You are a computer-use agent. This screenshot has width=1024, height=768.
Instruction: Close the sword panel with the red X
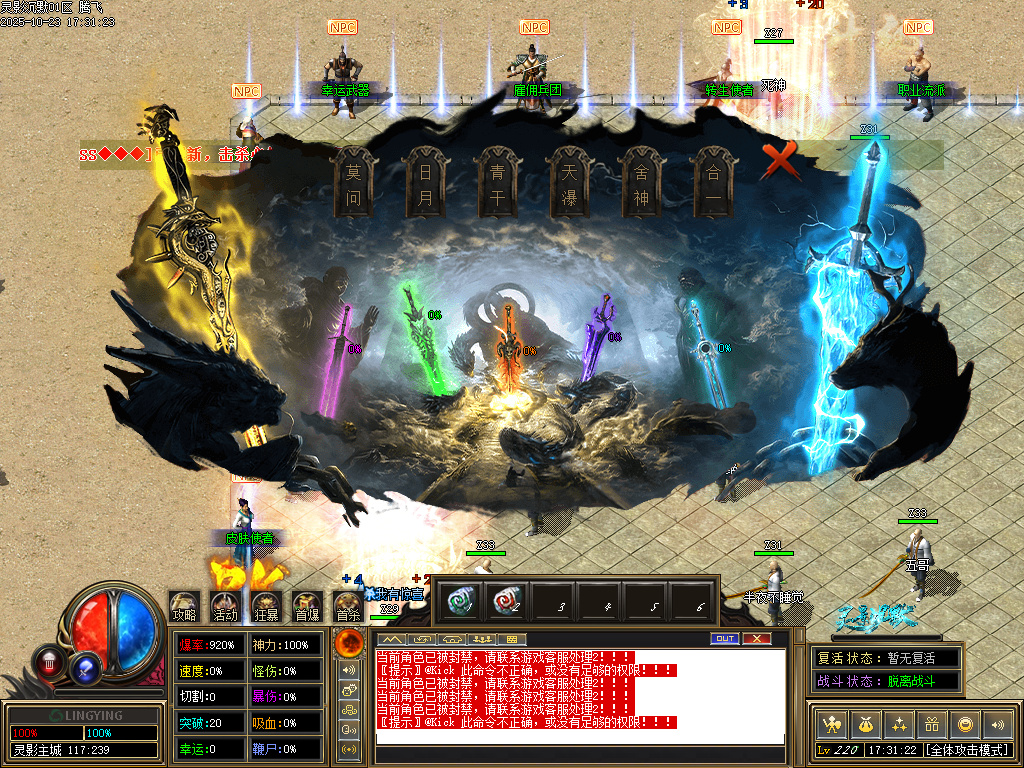(x=780, y=161)
